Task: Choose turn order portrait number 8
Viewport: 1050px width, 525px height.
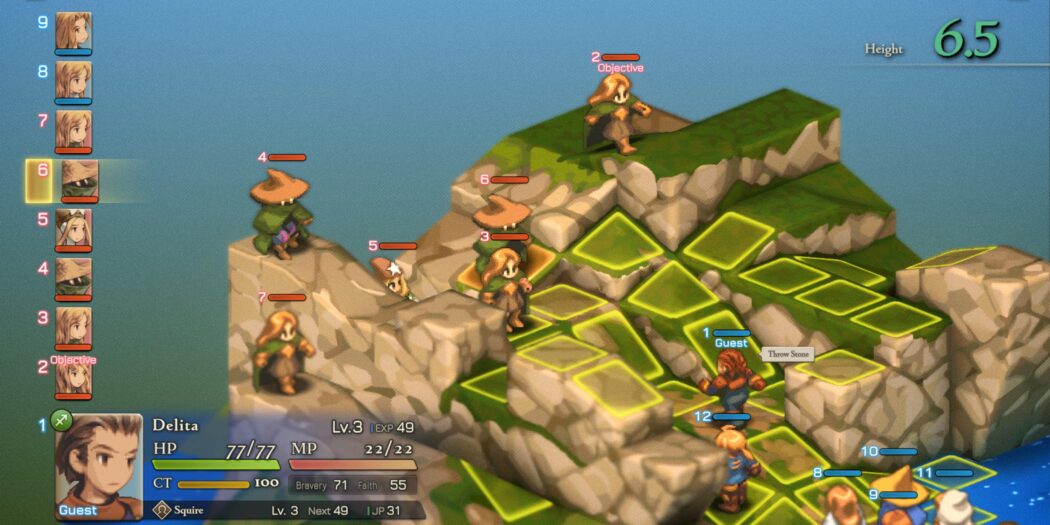Action: [x=73, y=80]
